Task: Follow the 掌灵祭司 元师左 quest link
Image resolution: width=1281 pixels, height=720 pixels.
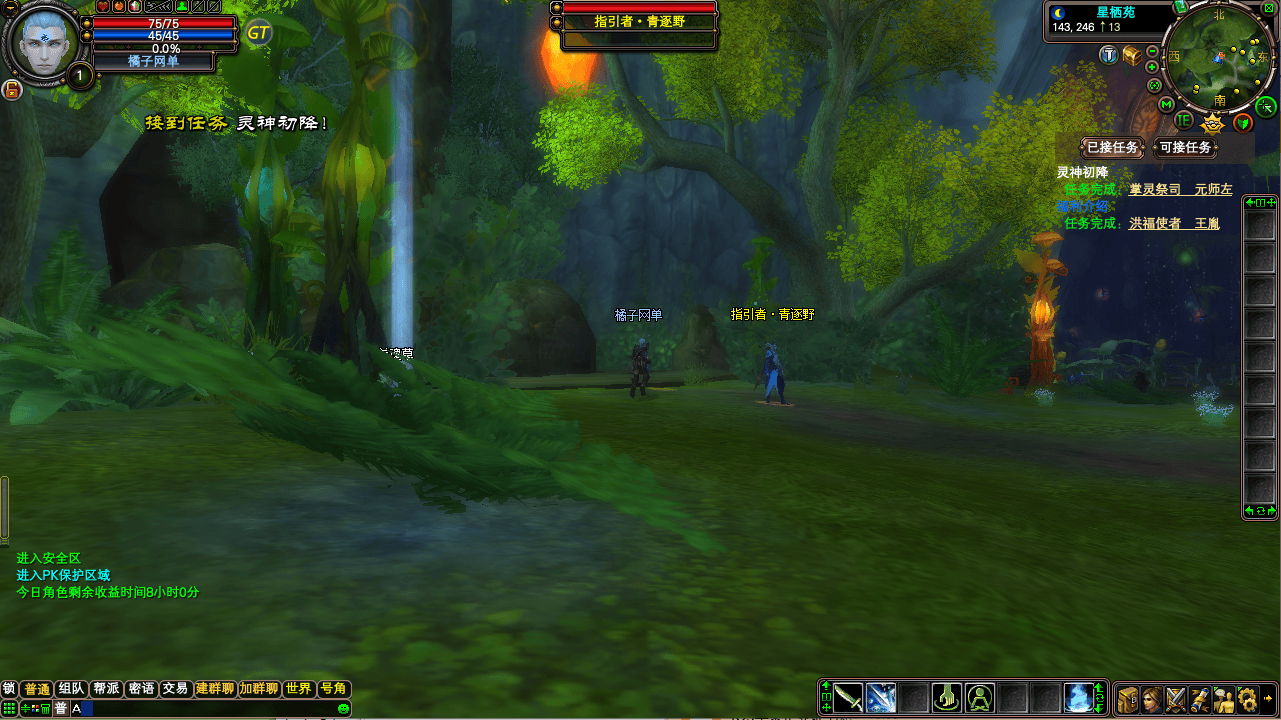Action: tap(1180, 189)
